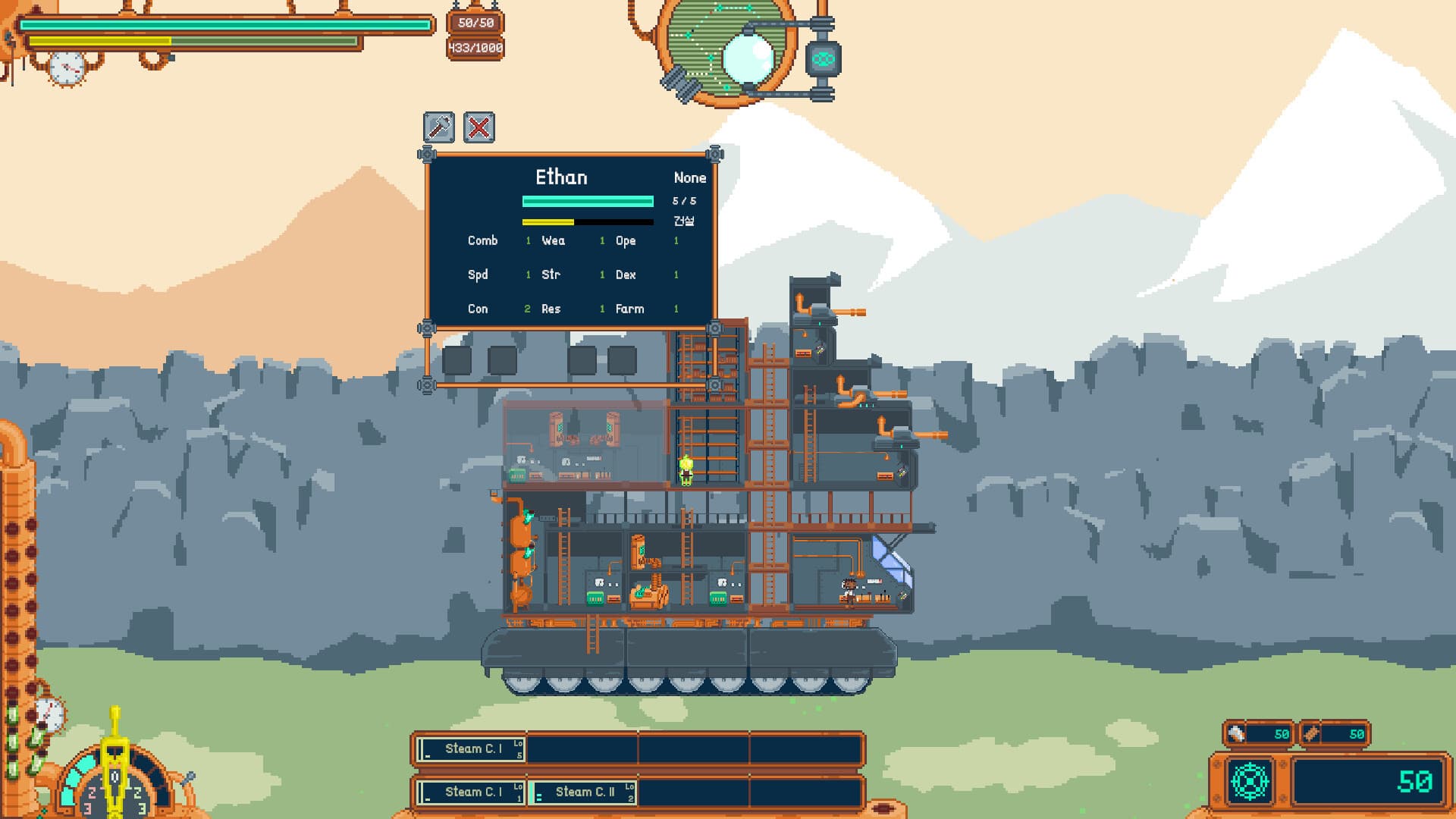This screenshot has height=819, width=1456.
Task: Select an empty gray equipment slot below Ethan's panel
Action: pyautogui.click(x=458, y=362)
